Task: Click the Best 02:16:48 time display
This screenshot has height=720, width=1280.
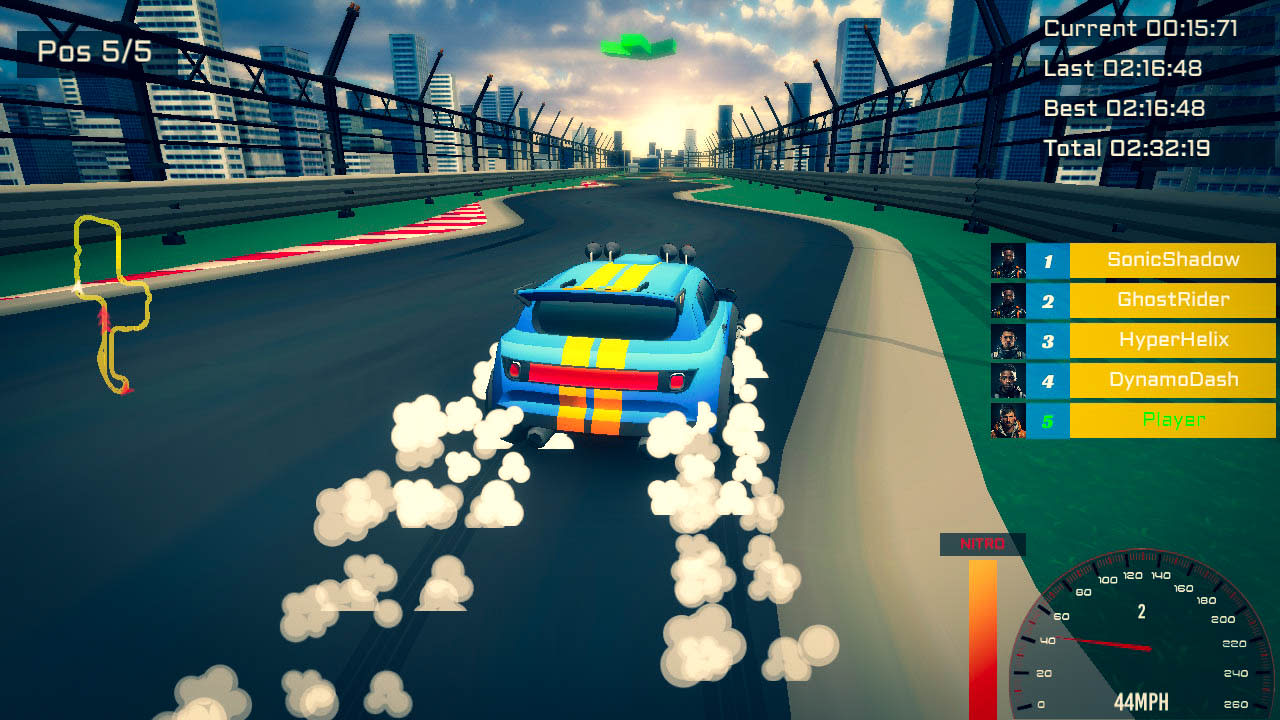Action: (1127, 108)
